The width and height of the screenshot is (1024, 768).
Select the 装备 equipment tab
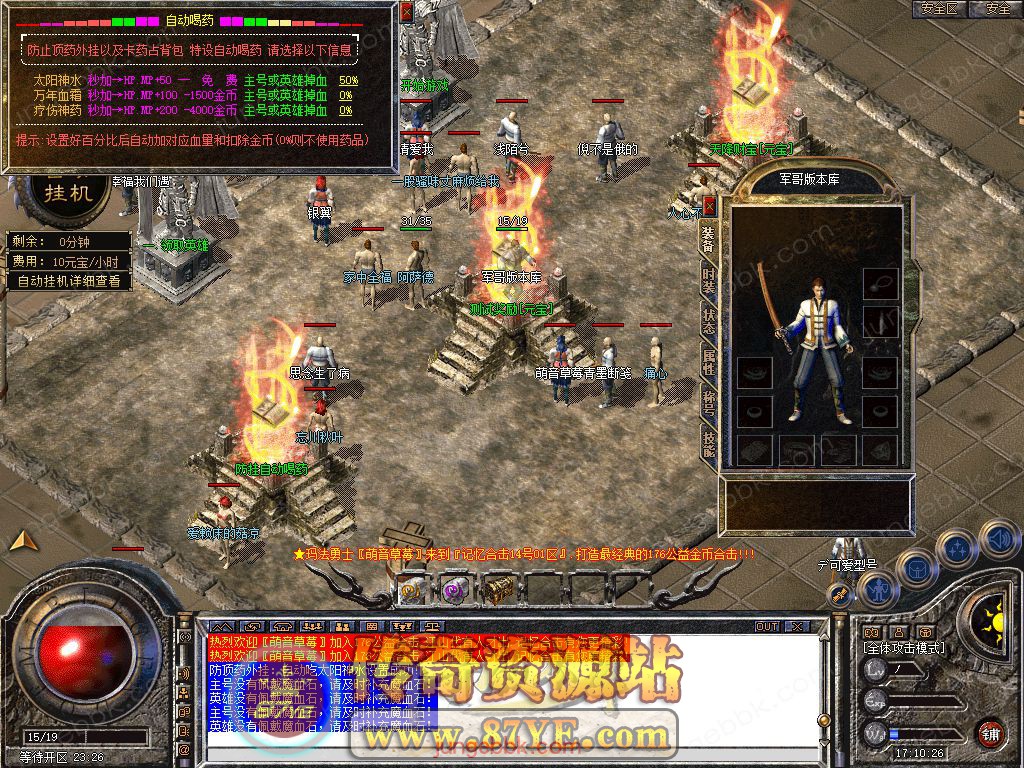pos(709,239)
